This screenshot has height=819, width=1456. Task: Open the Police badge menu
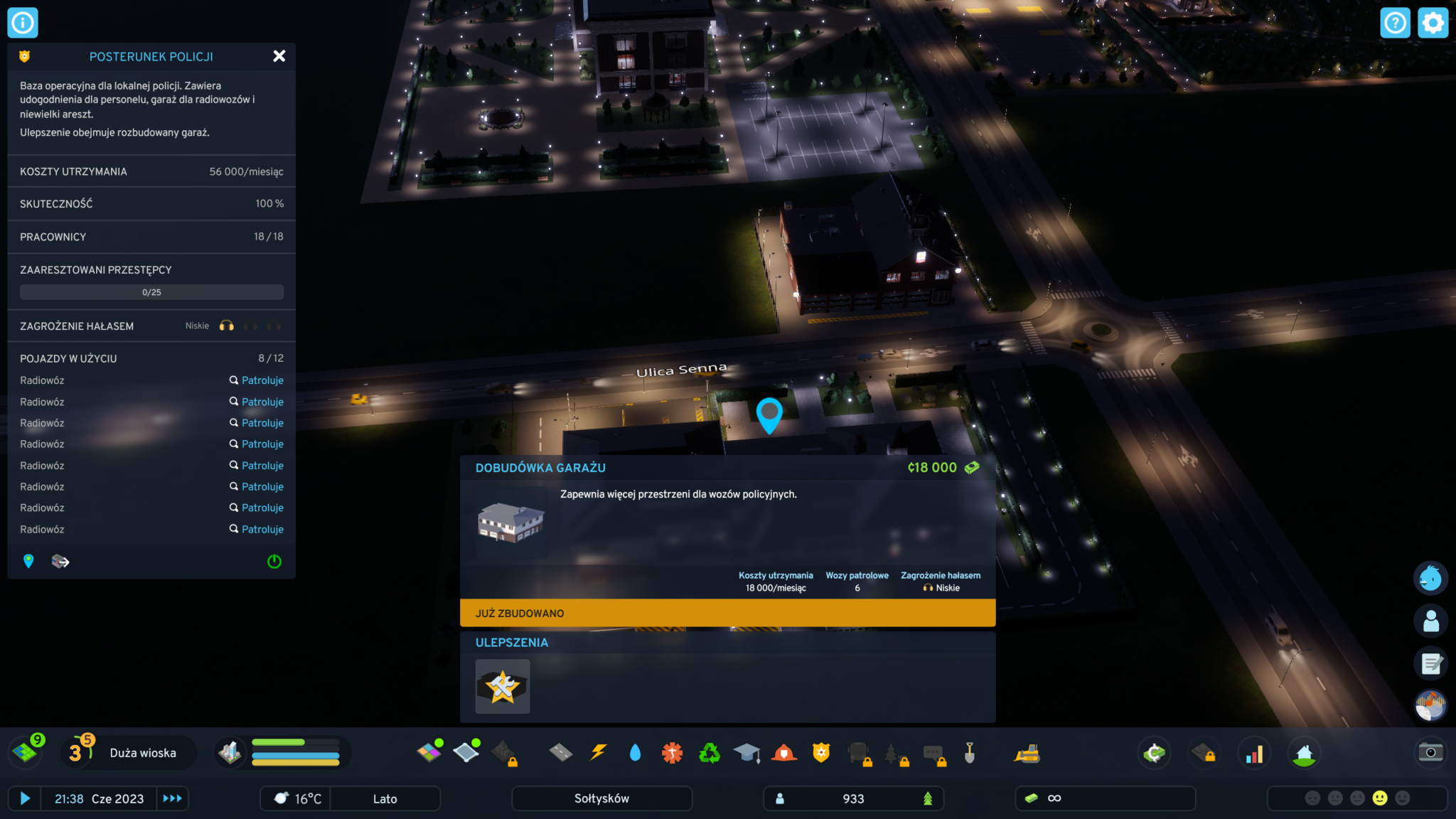(x=821, y=753)
